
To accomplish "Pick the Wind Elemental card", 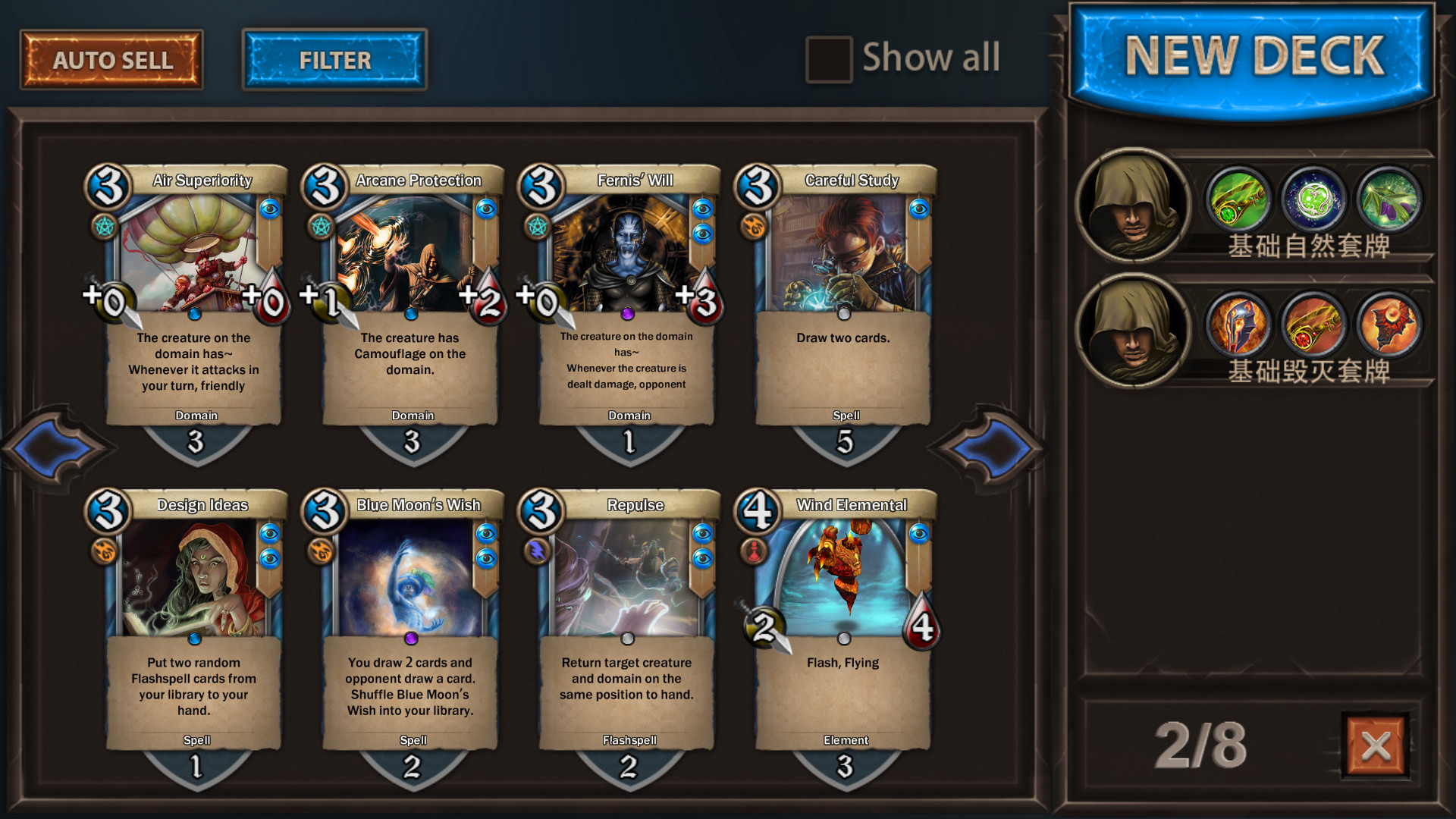I will [x=843, y=628].
